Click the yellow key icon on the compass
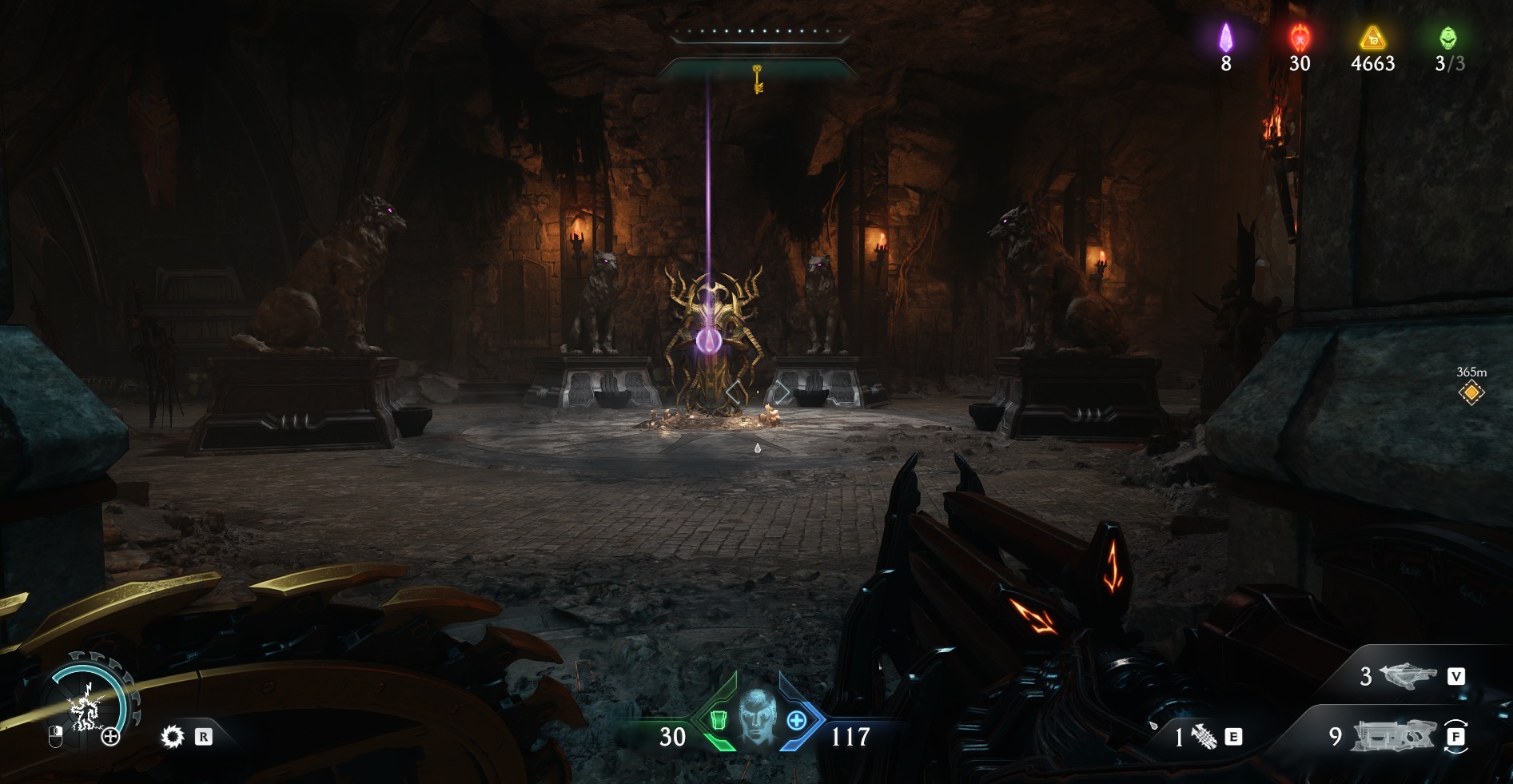1513x784 pixels. pyautogui.click(x=757, y=78)
